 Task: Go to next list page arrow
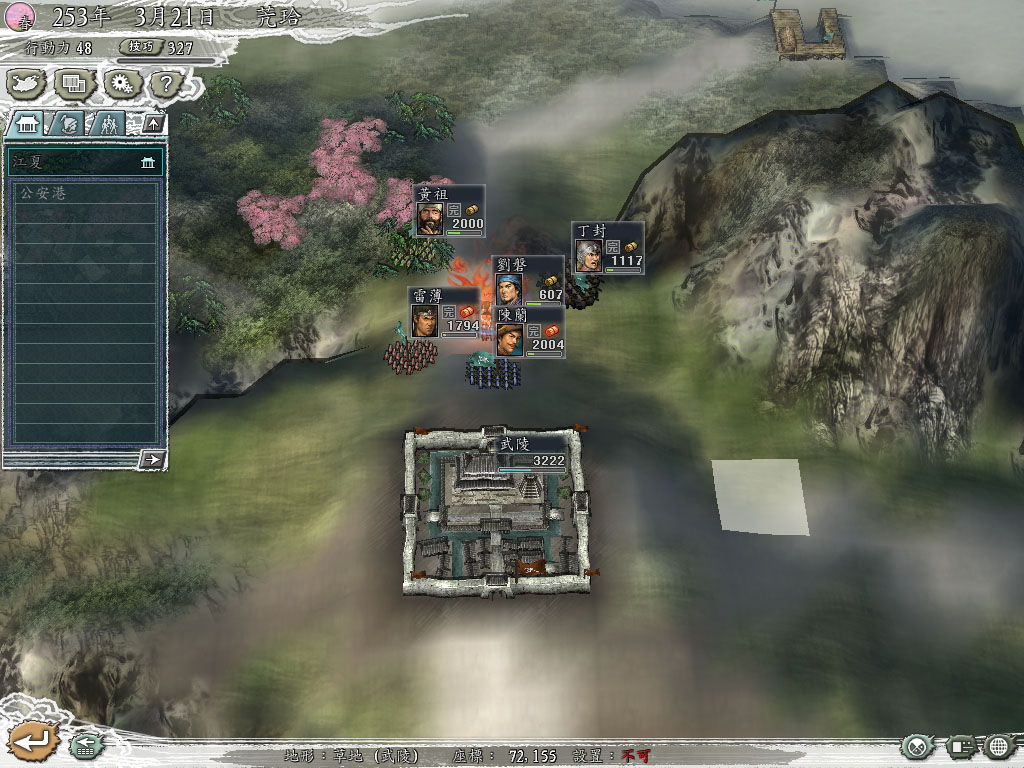(x=152, y=459)
